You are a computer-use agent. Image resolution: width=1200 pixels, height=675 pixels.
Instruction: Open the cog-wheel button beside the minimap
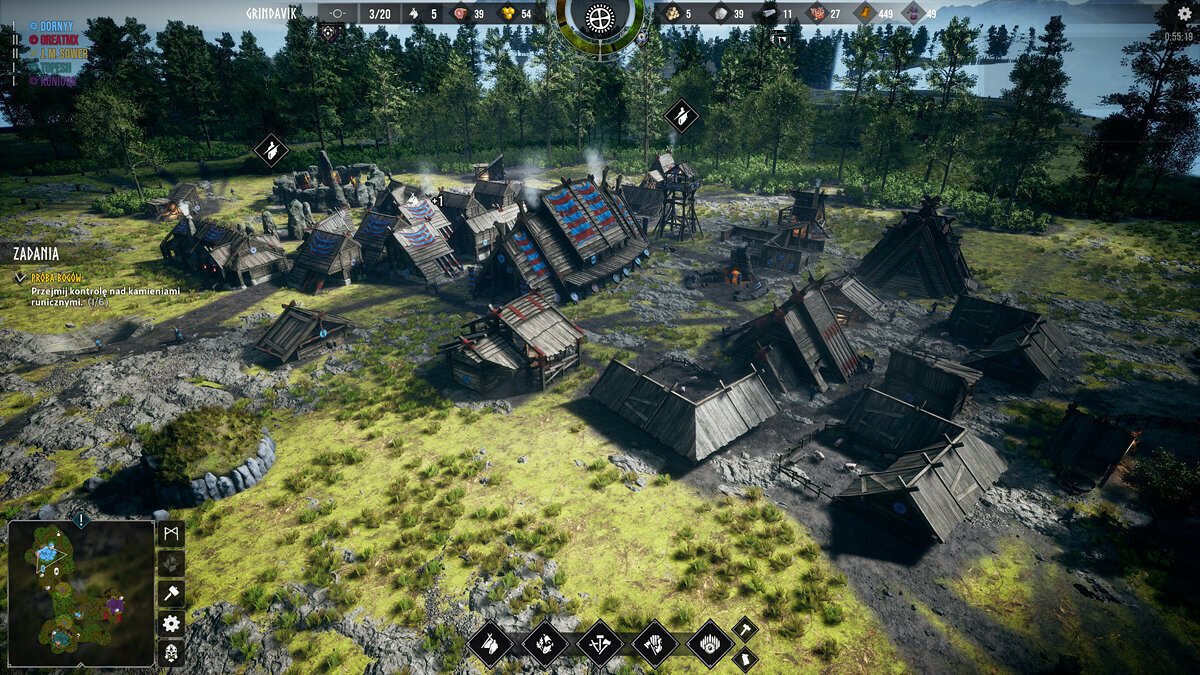[171, 623]
